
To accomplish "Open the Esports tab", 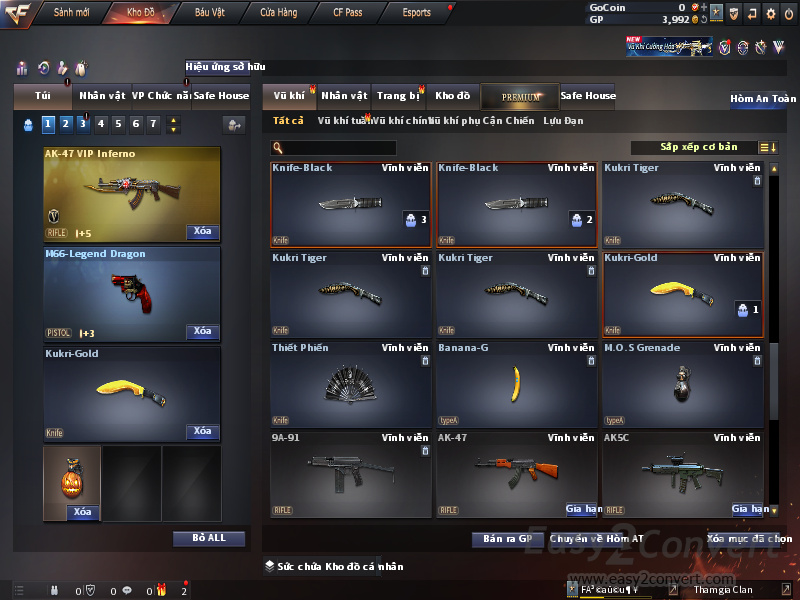I will tap(416, 12).
